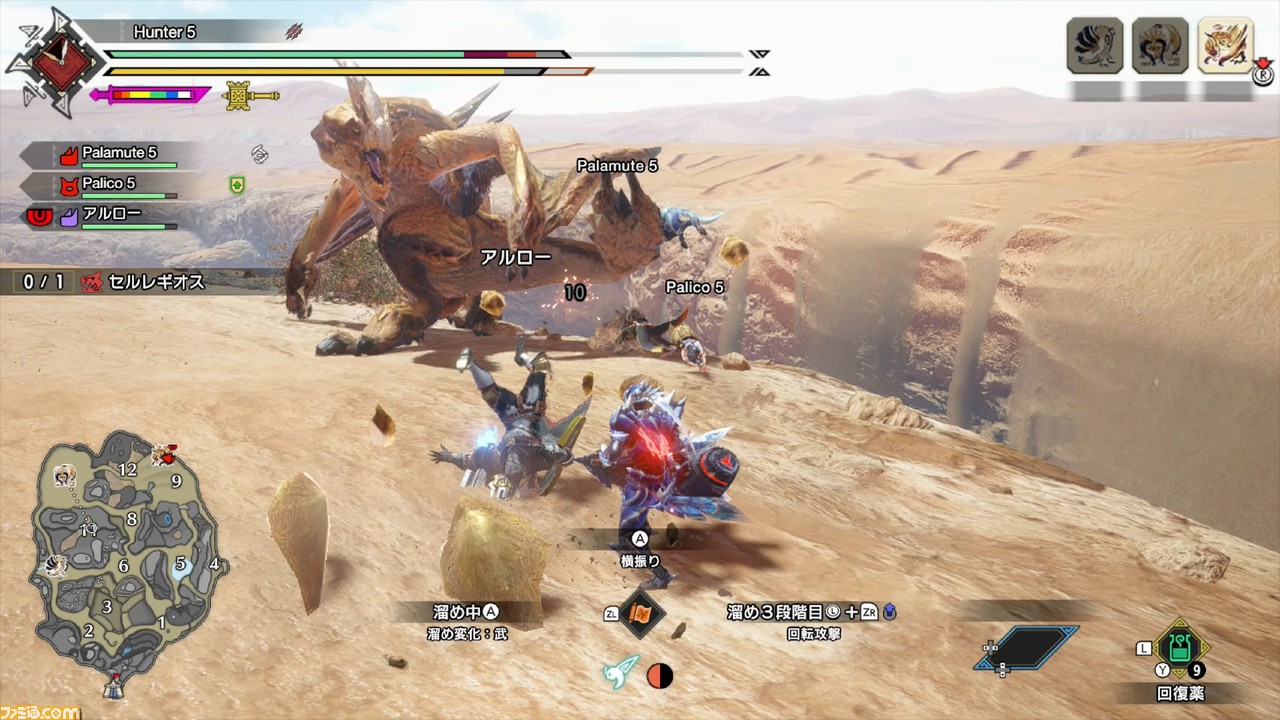Click the teal wirebug icon

(620, 673)
